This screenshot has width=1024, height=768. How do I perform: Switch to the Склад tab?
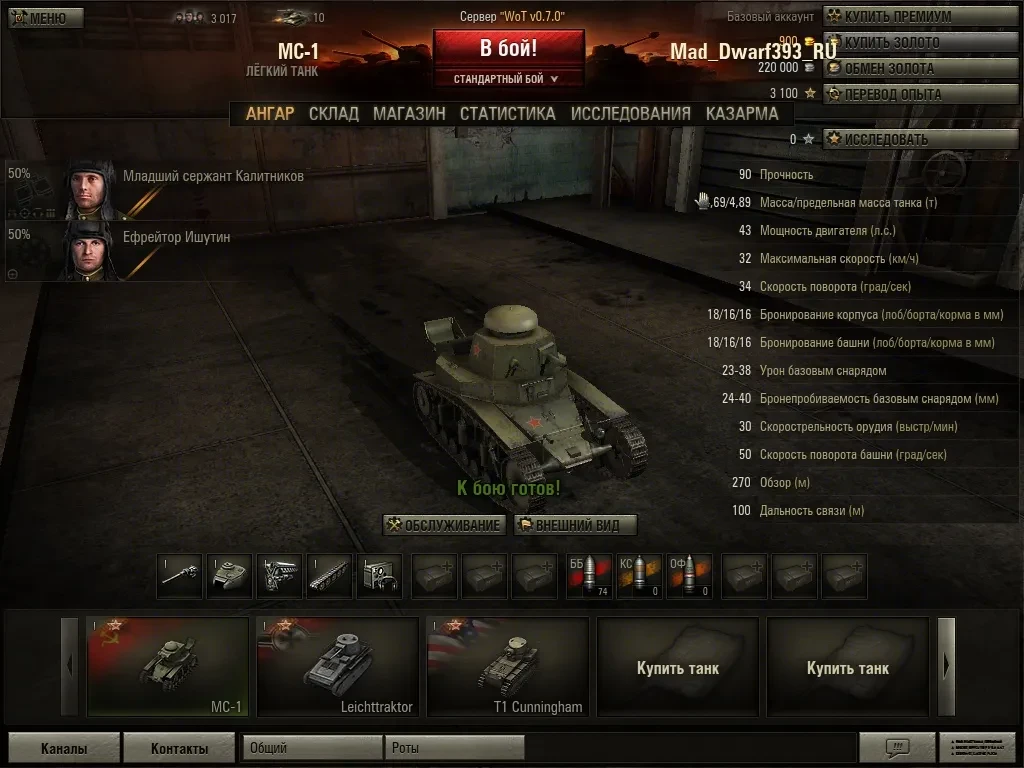click(x=333, y=113)
